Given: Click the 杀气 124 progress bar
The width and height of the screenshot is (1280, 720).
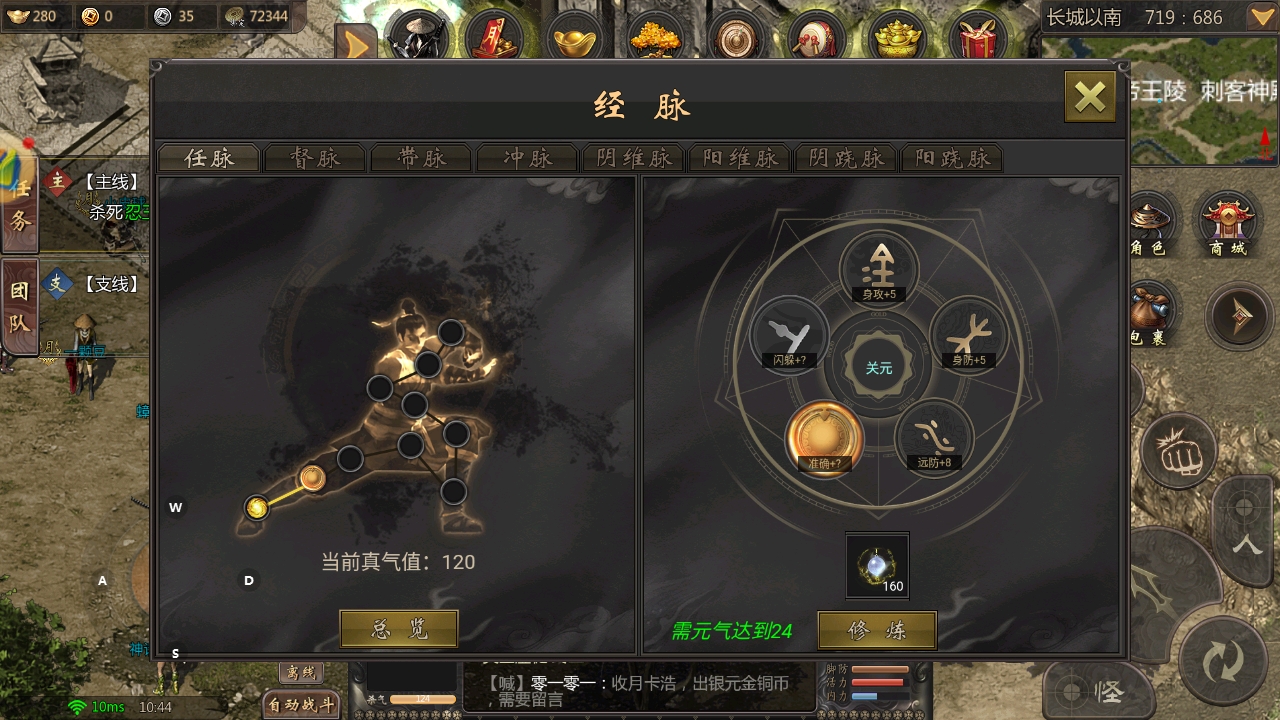Looking at the screenshot, I should (x=423, y=700).
